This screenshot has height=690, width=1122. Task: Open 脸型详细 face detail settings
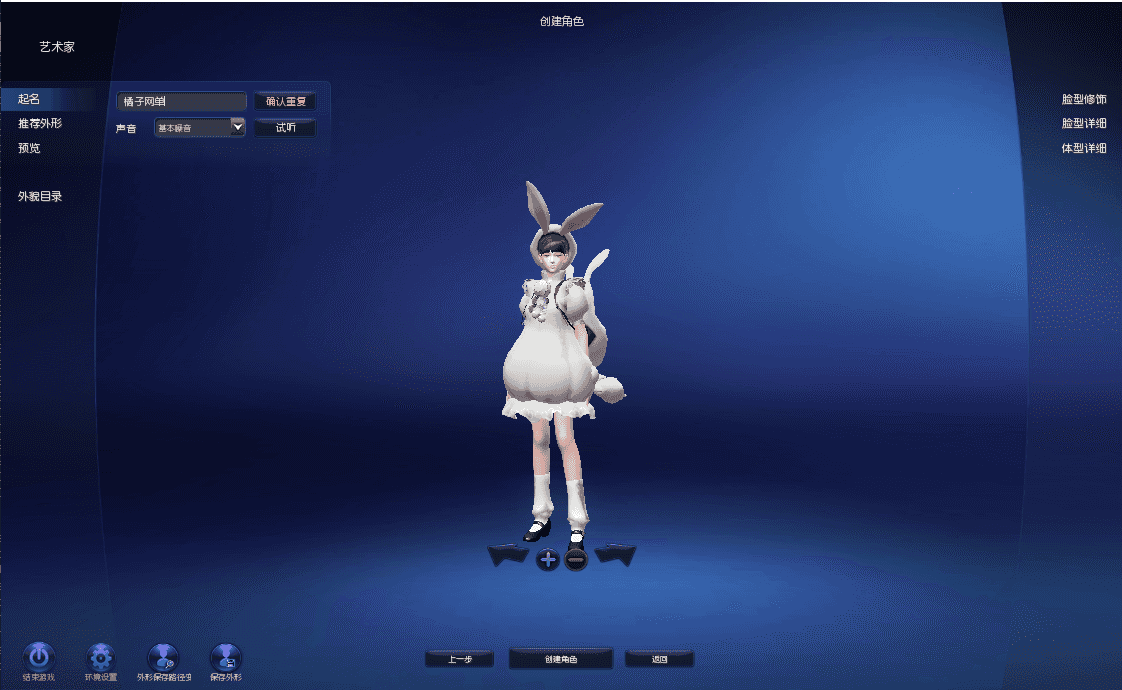click(1084, 124)
